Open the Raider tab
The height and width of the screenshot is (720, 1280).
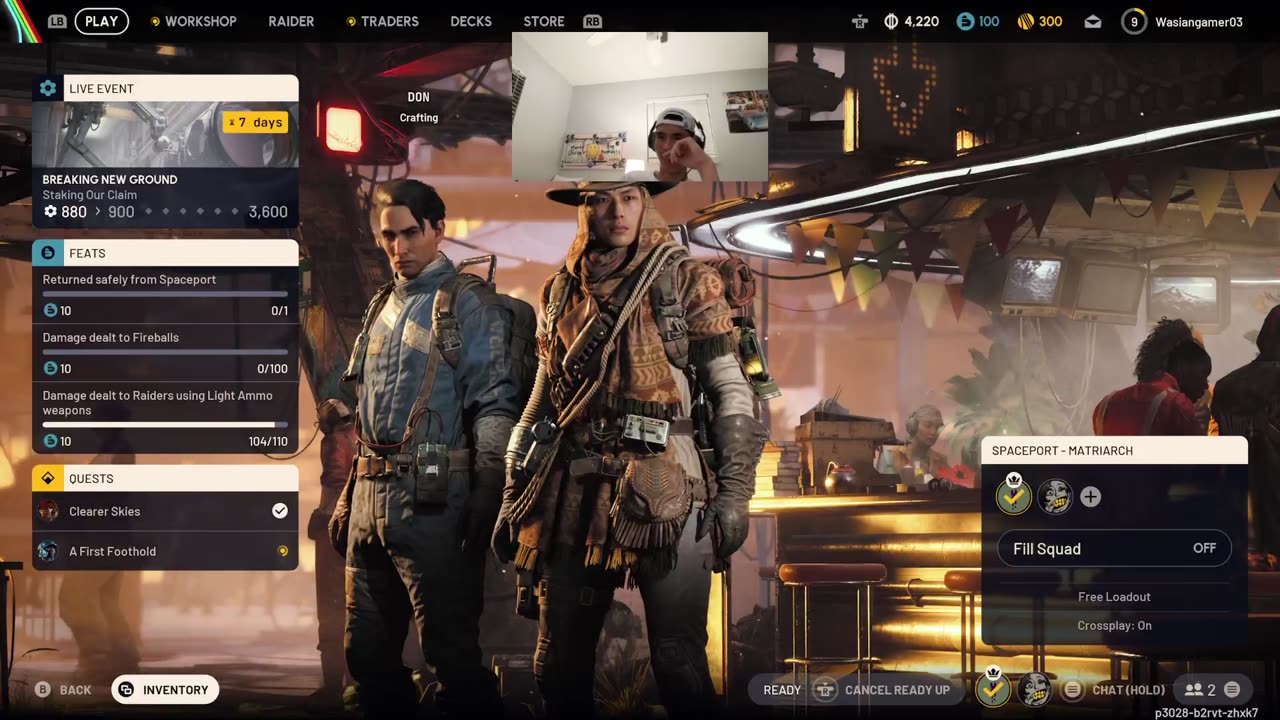(291, 21)
